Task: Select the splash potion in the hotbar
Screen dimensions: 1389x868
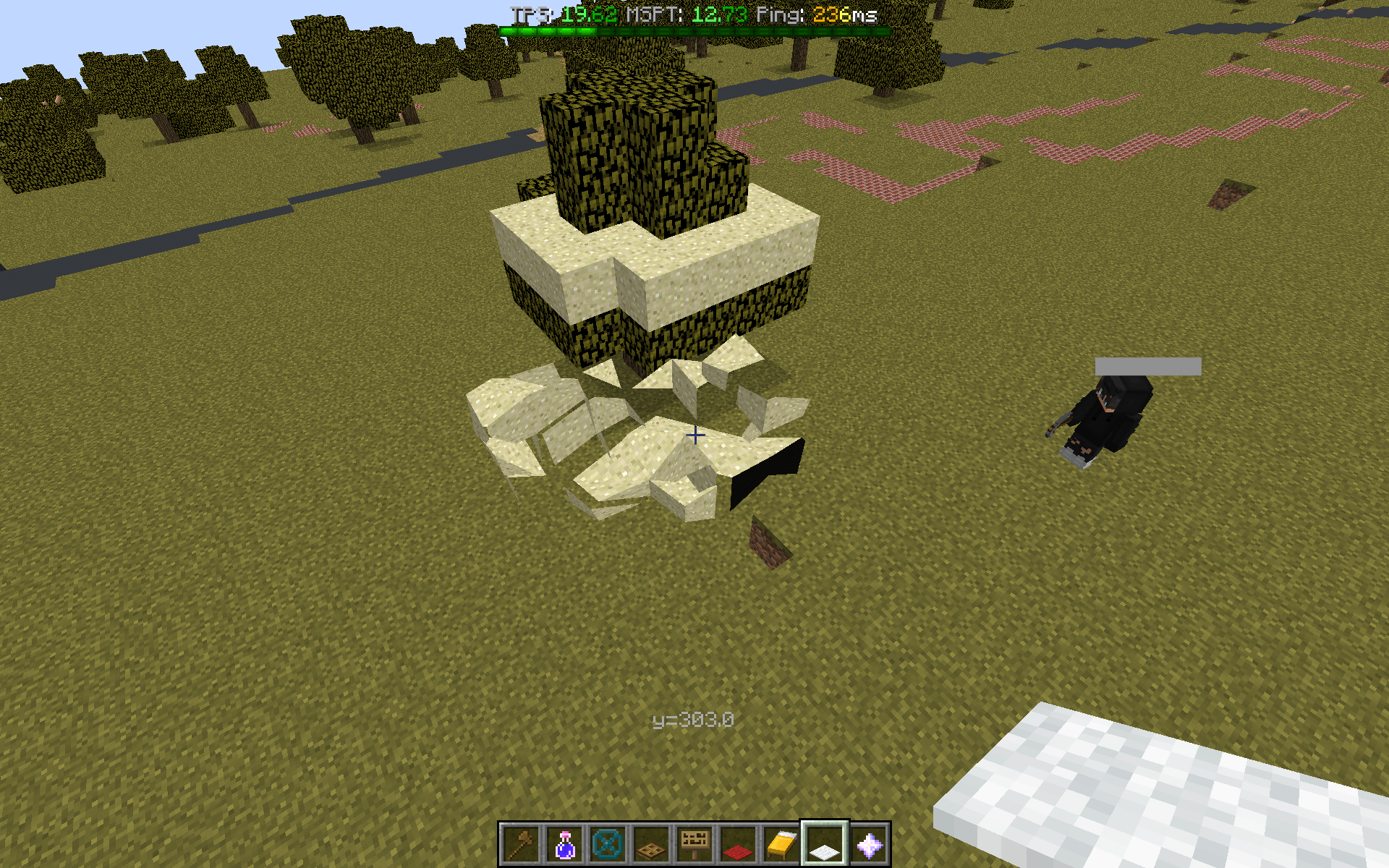Action: pyautogui.click(x=564, y=843)
